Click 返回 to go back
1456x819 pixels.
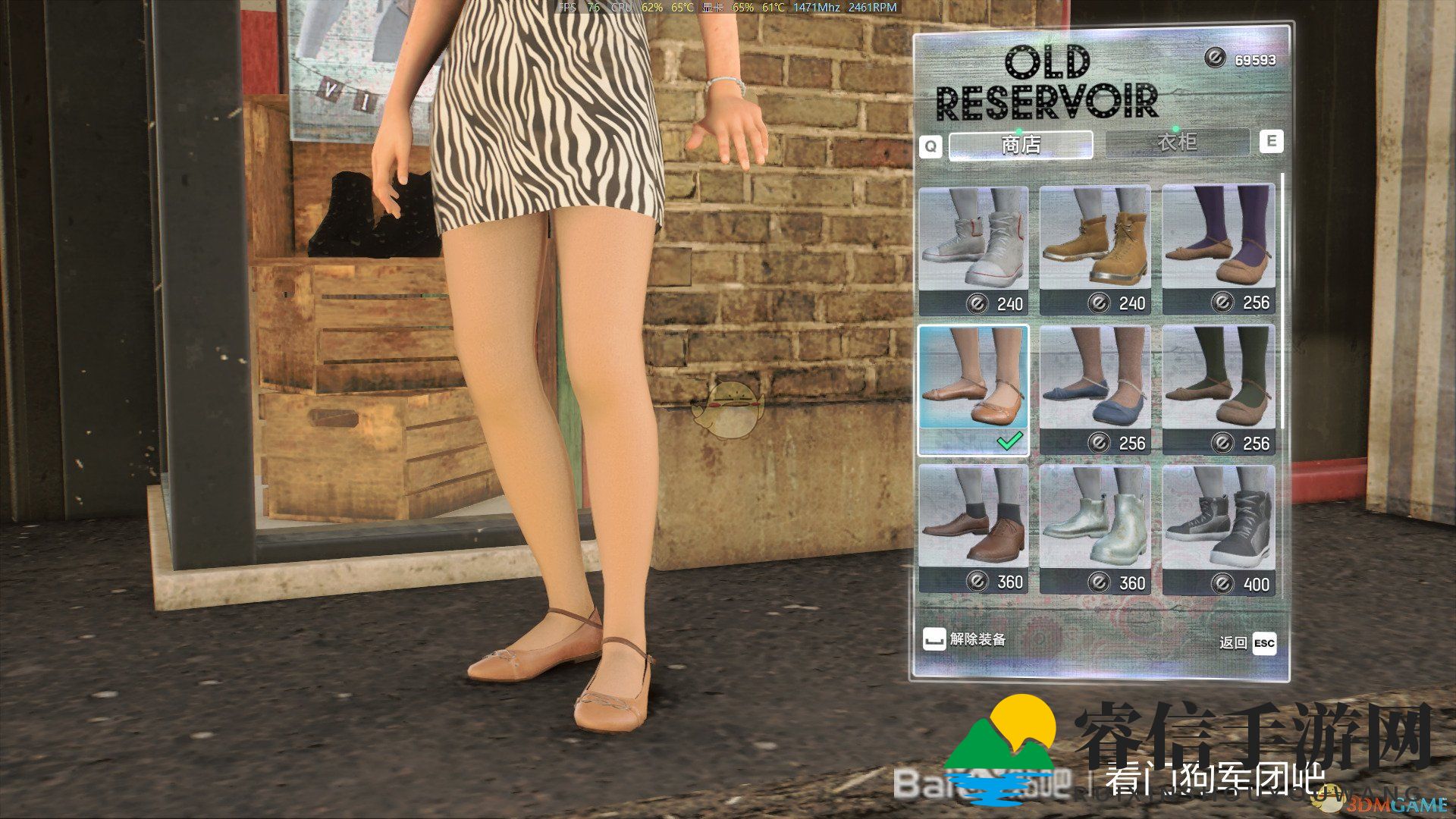[x=1247, y=643]
